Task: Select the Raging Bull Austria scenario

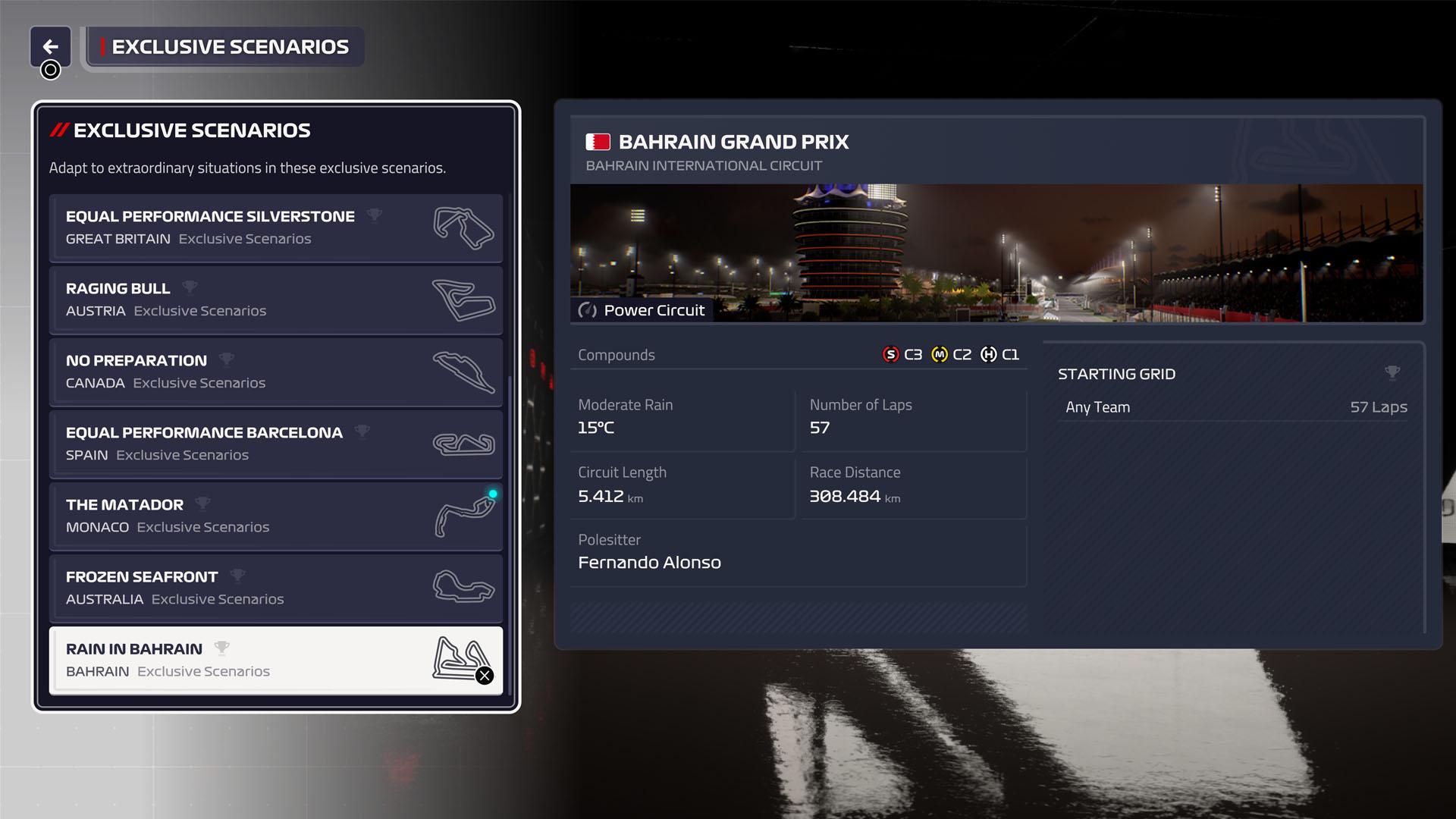Action: [x=275, y=299]
